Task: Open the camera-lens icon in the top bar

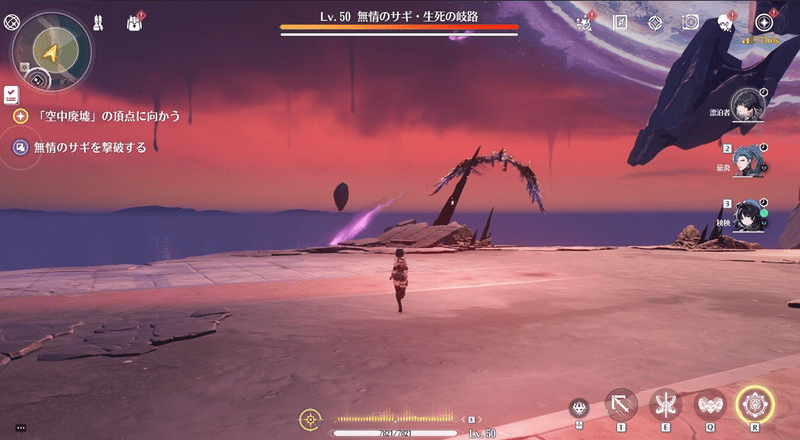Action: (690, 21)
